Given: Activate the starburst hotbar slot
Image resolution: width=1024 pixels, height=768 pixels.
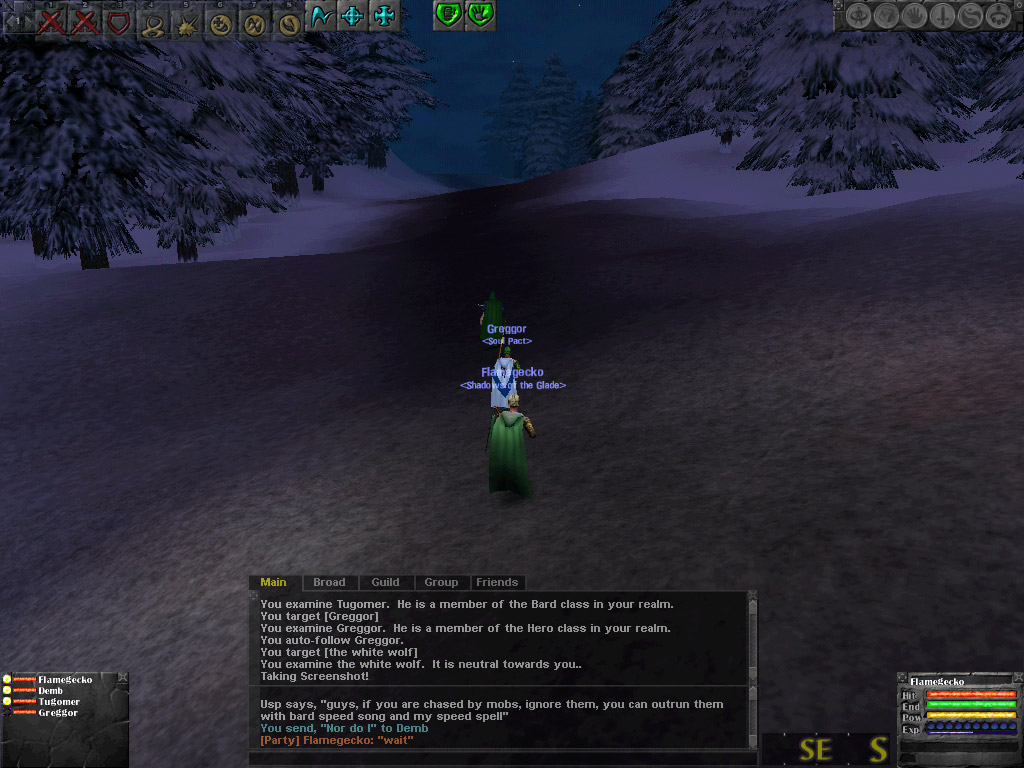Looking at the screenshot, I should pyautogui.click(x=187, y=23).
